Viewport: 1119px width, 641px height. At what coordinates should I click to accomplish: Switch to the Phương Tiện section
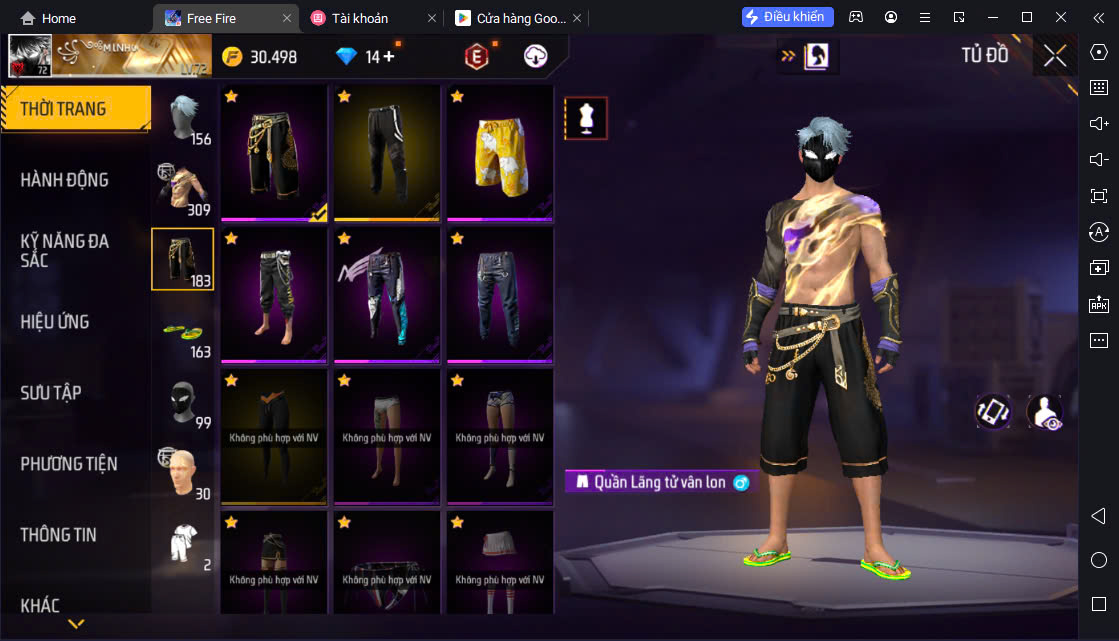coord(69,464)
